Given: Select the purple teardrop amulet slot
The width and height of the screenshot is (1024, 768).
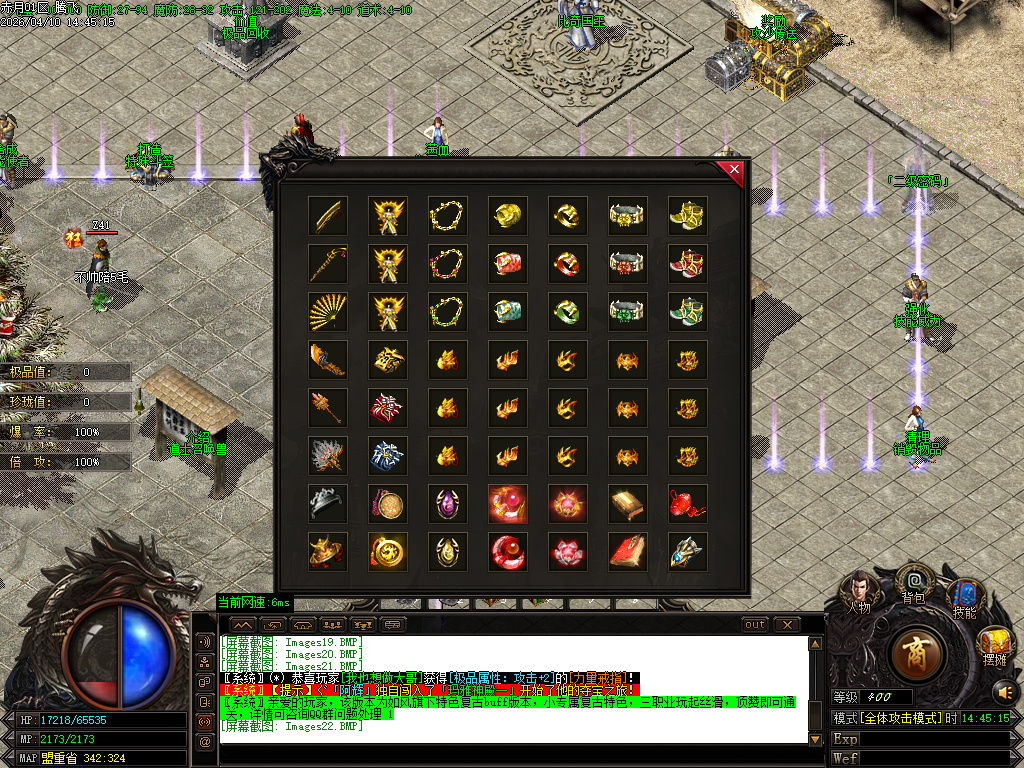Looking at the screenshot, I should click(x=447, y=503).
